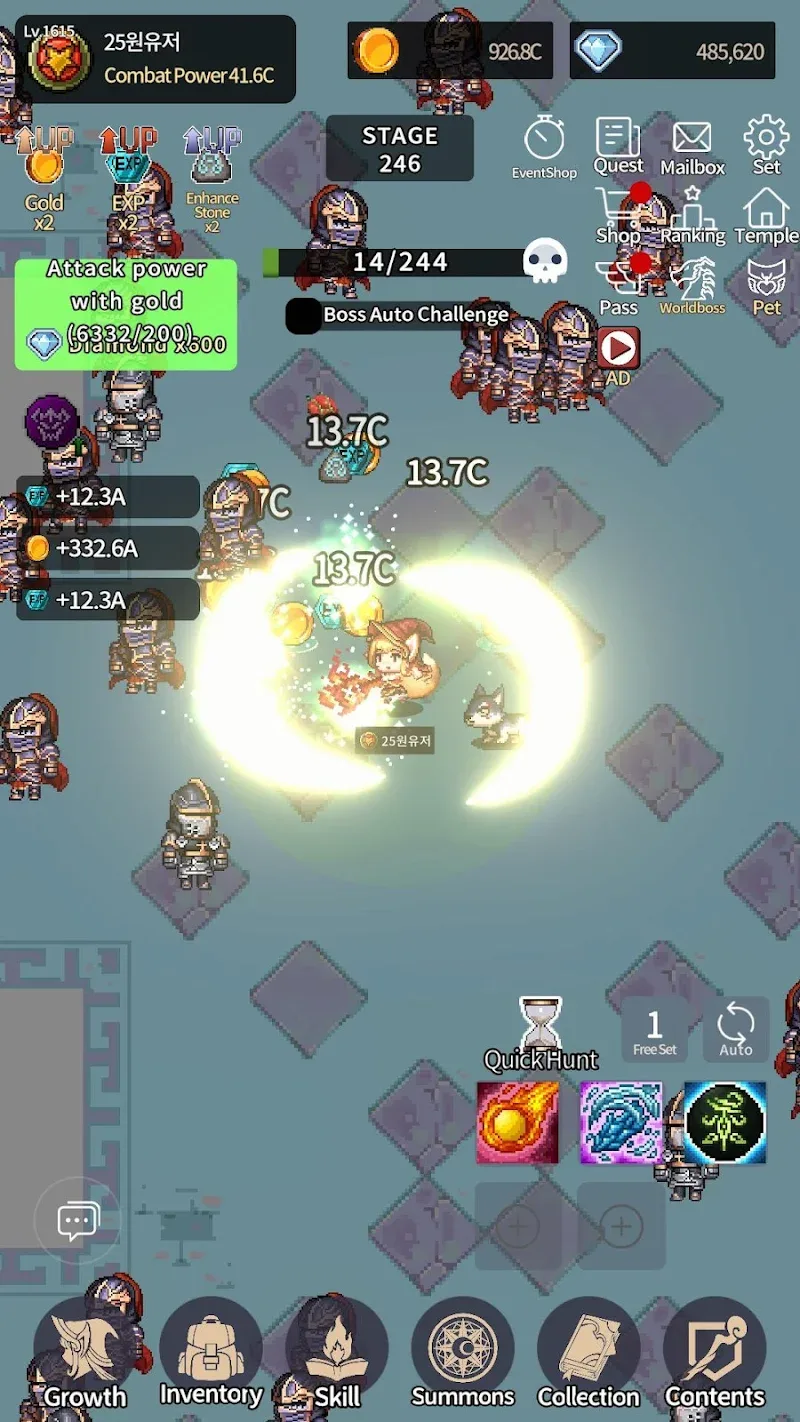The image size is (800, 1422).
Task: Activate the fireball skill
Action: click(517, 1122)
